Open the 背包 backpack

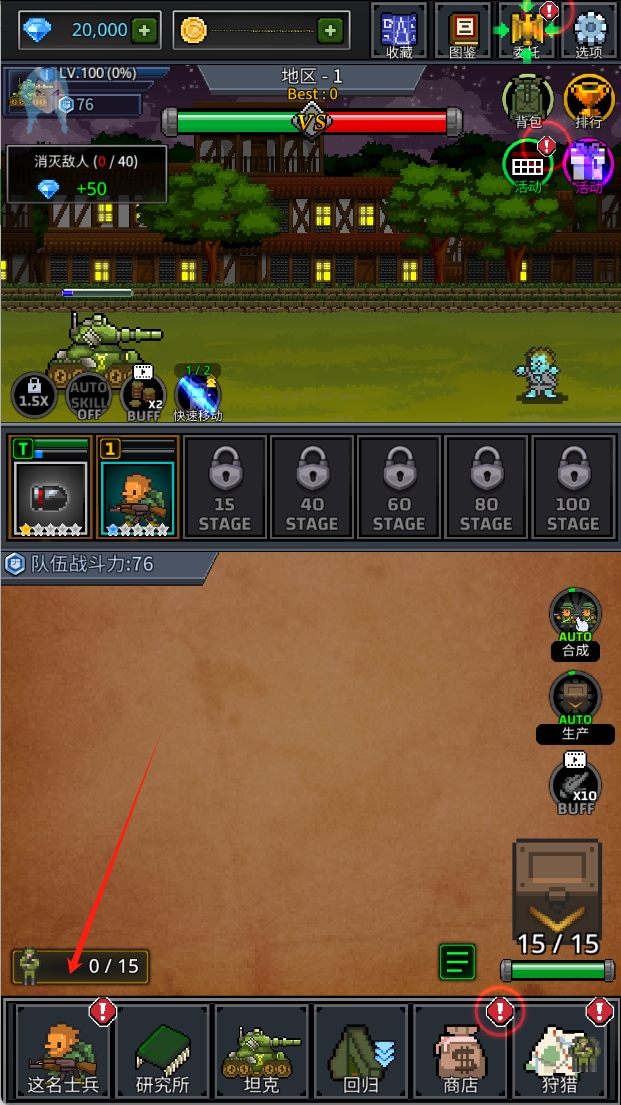tap(527, 102)
